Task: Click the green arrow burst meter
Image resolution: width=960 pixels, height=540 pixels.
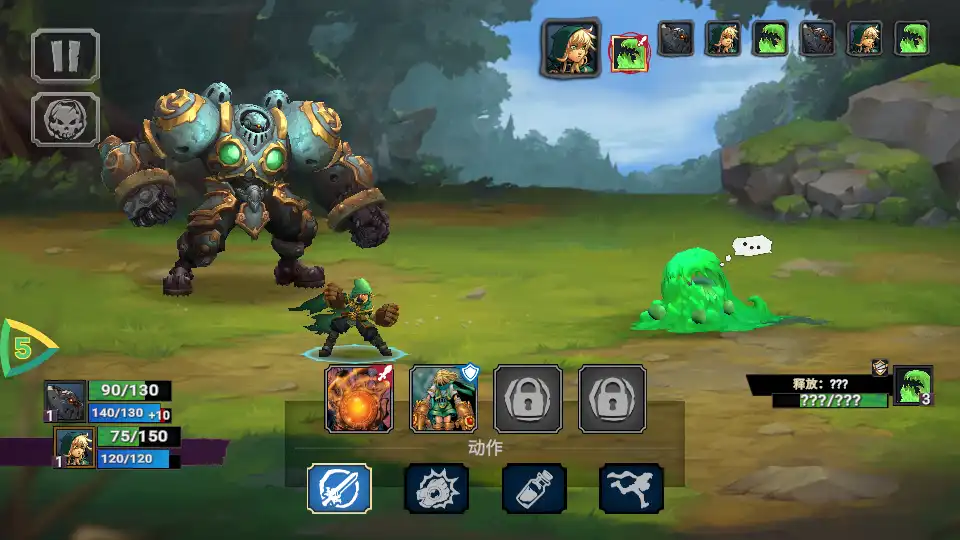Action: (x=26, y=348)
